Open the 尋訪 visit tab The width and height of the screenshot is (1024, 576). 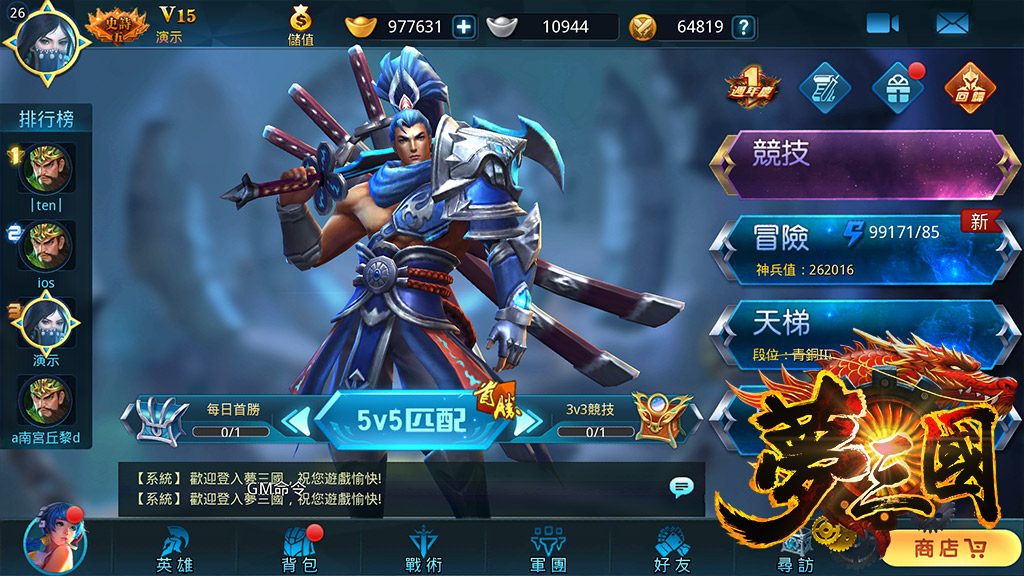coord(796,550)
